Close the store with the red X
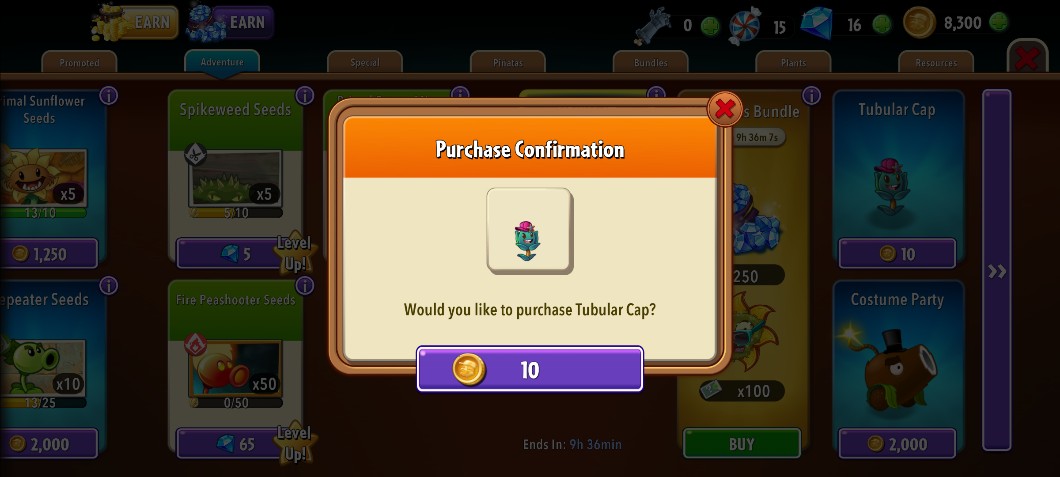 coord(1026,58)
